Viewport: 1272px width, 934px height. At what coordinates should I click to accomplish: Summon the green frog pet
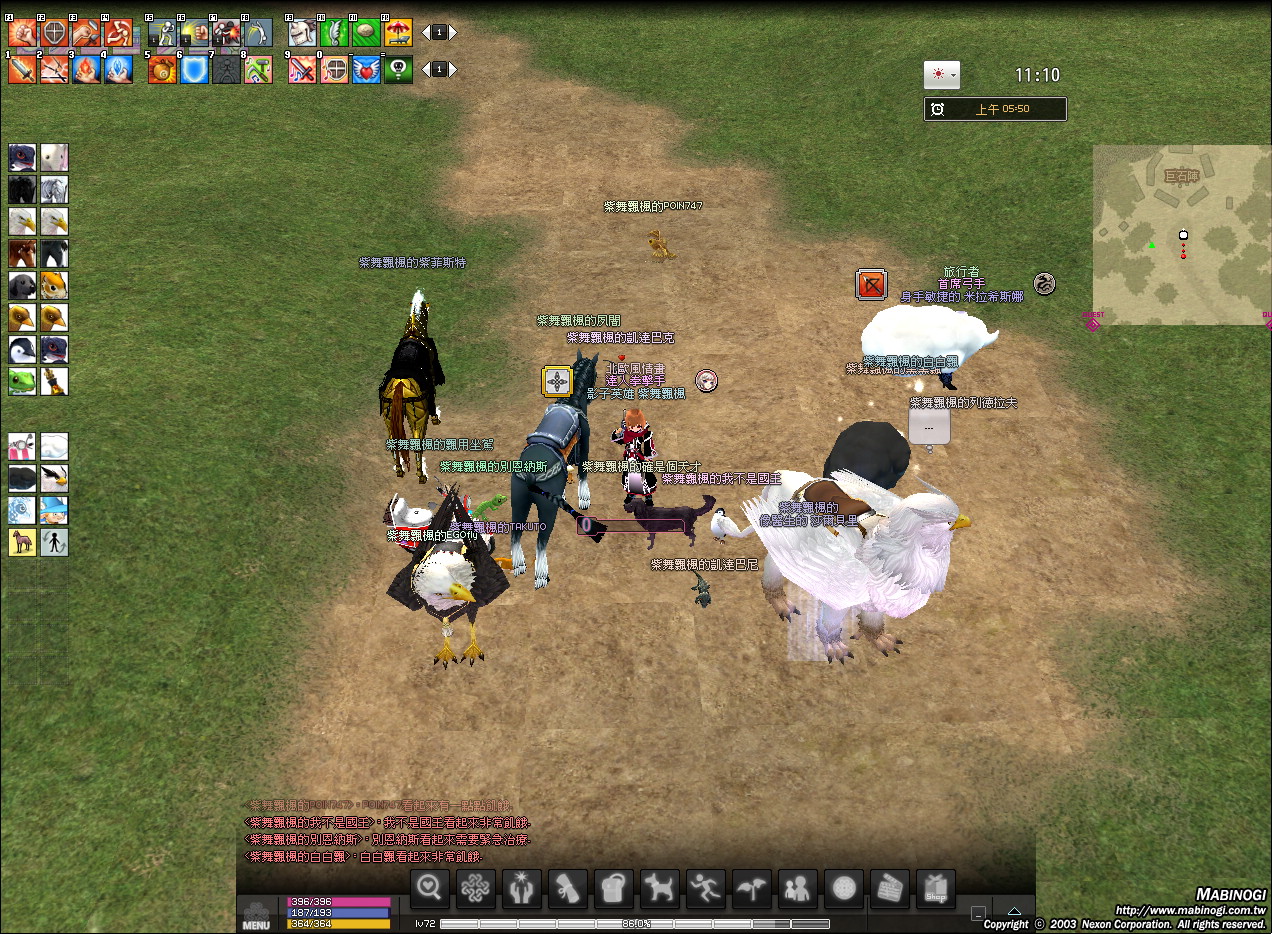point(22,380)
